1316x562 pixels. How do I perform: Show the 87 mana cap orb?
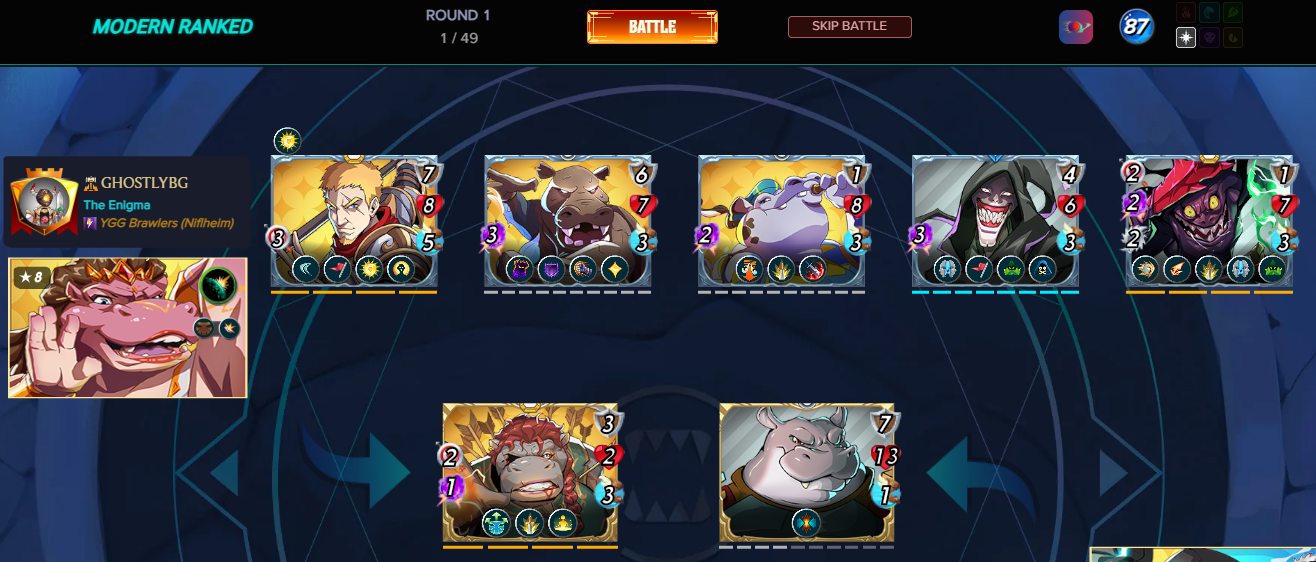1136,27
